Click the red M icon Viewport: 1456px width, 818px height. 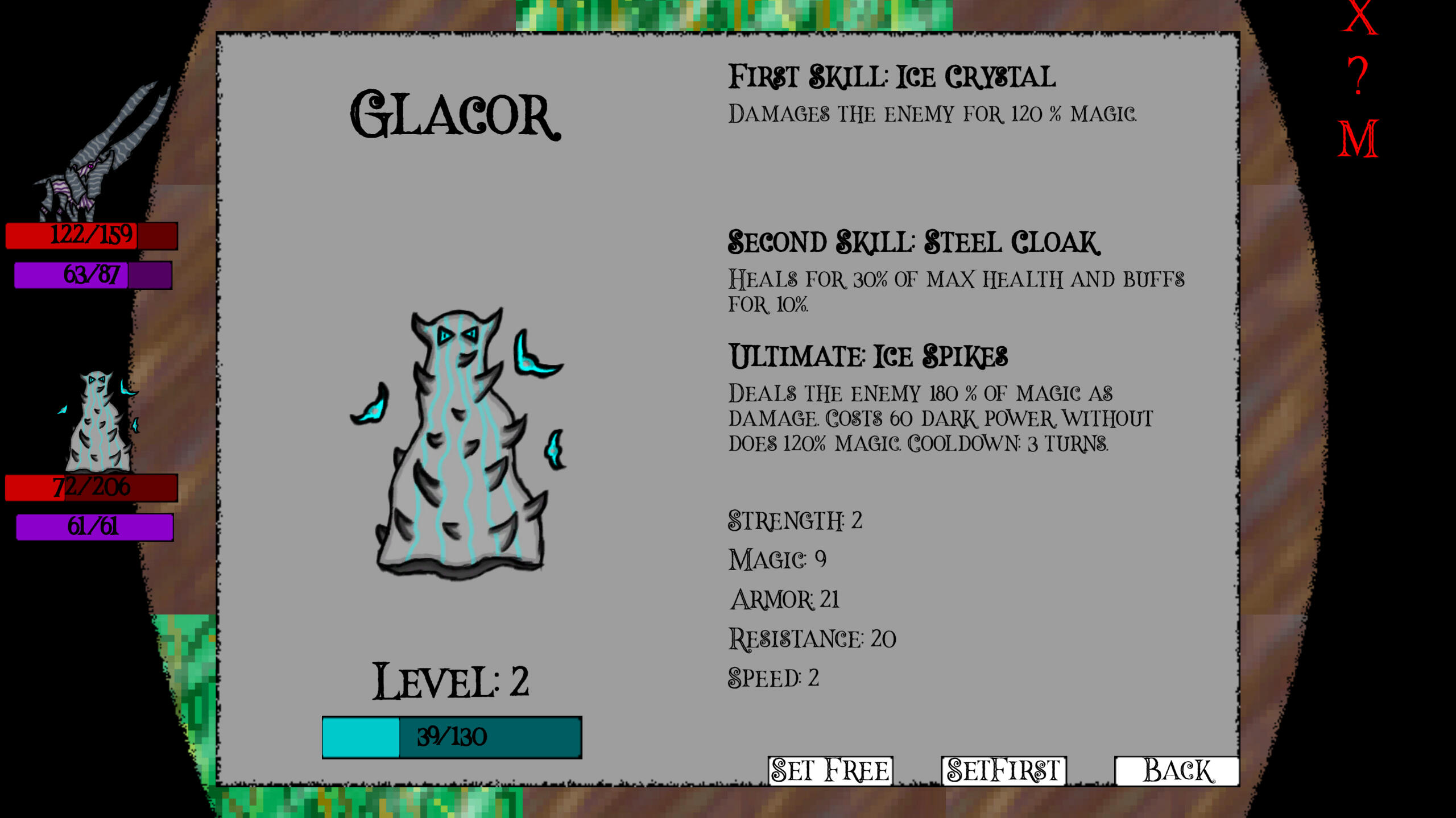tap(1358, 139)
